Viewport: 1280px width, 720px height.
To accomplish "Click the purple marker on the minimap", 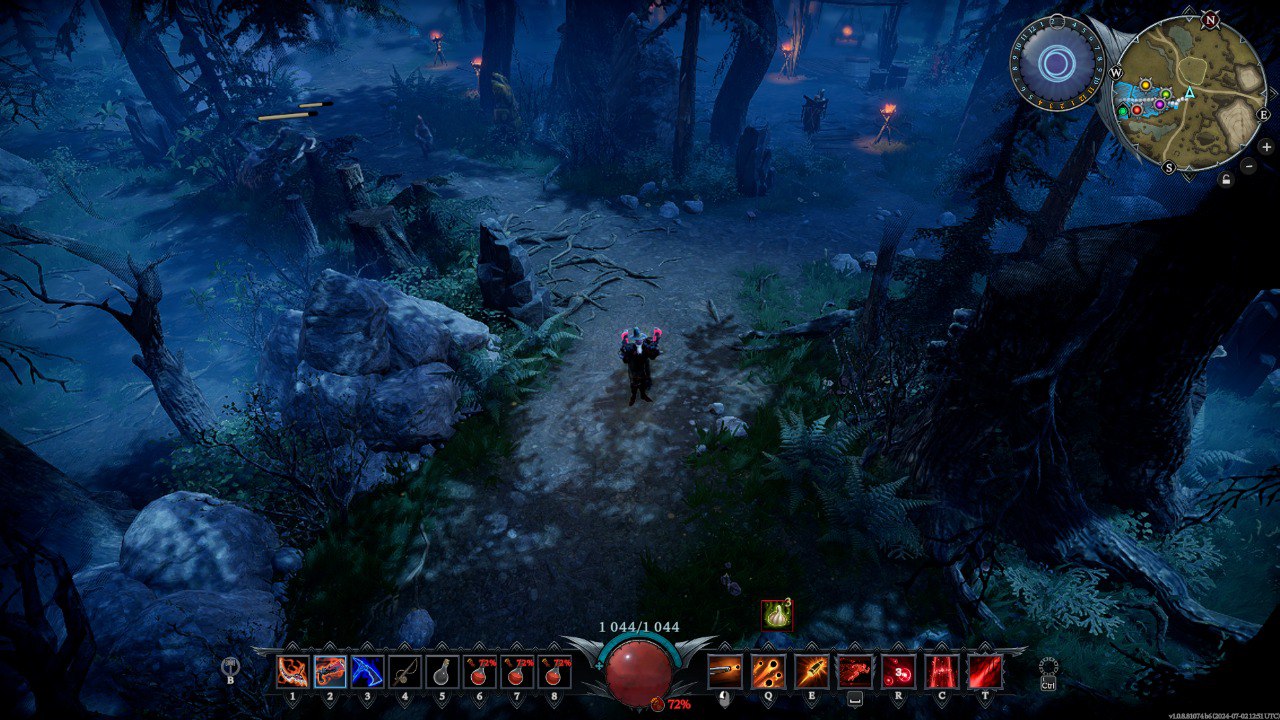I will click(1160, 104).
